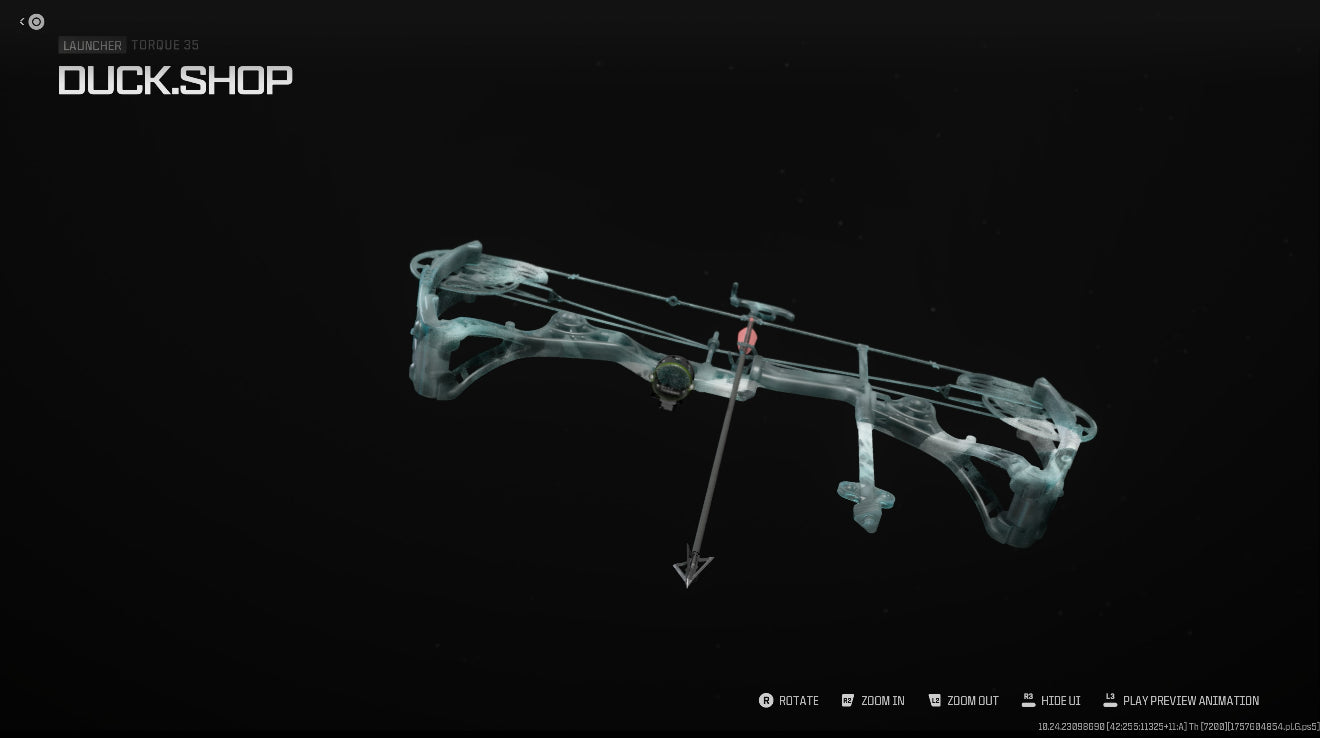Image resolution: width=1320 pixels, height=738 pixels.
Task: Select the Zoom In option
Action: [x=873, y=701]
